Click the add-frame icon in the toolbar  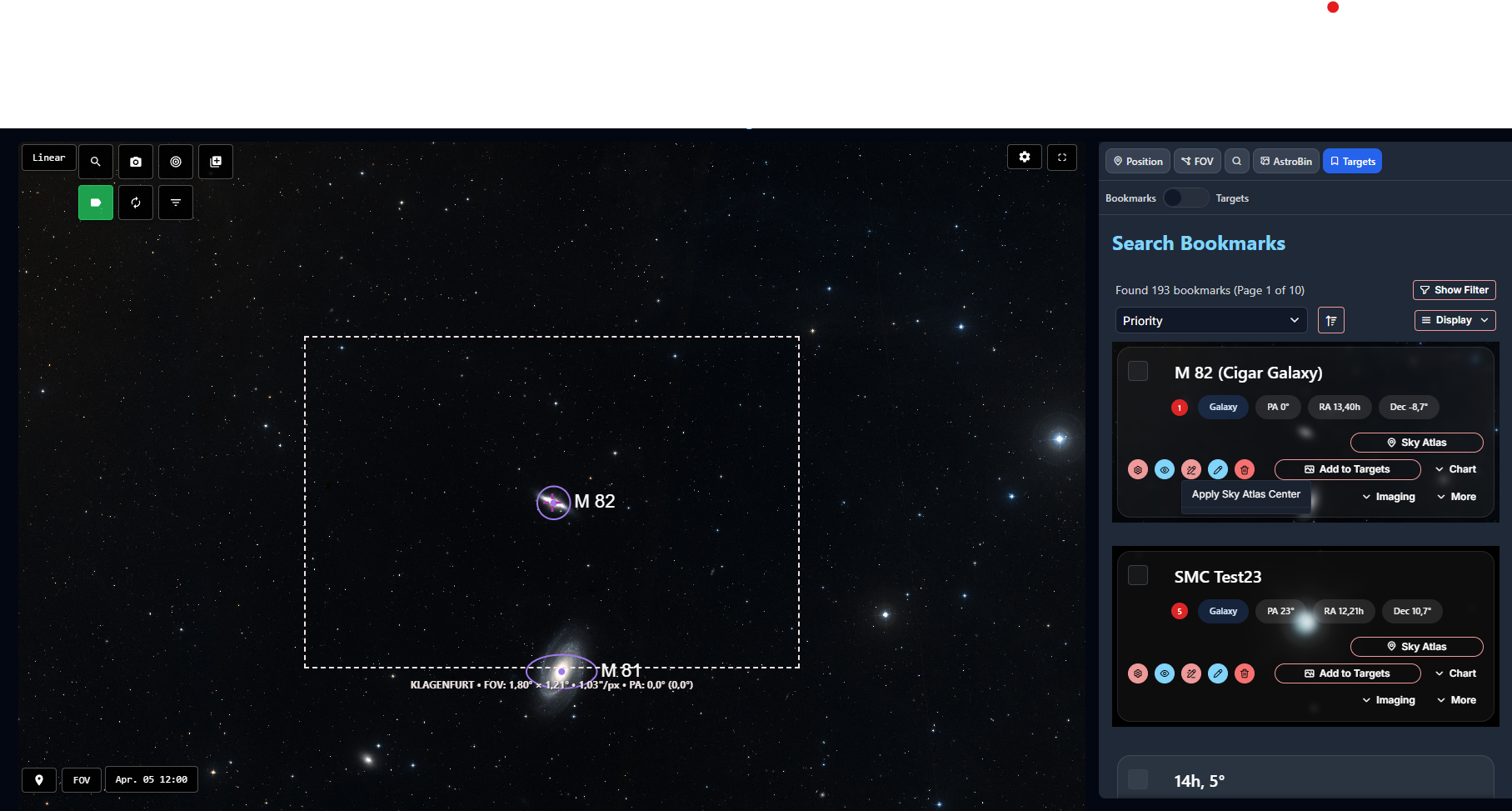[216, 162]
